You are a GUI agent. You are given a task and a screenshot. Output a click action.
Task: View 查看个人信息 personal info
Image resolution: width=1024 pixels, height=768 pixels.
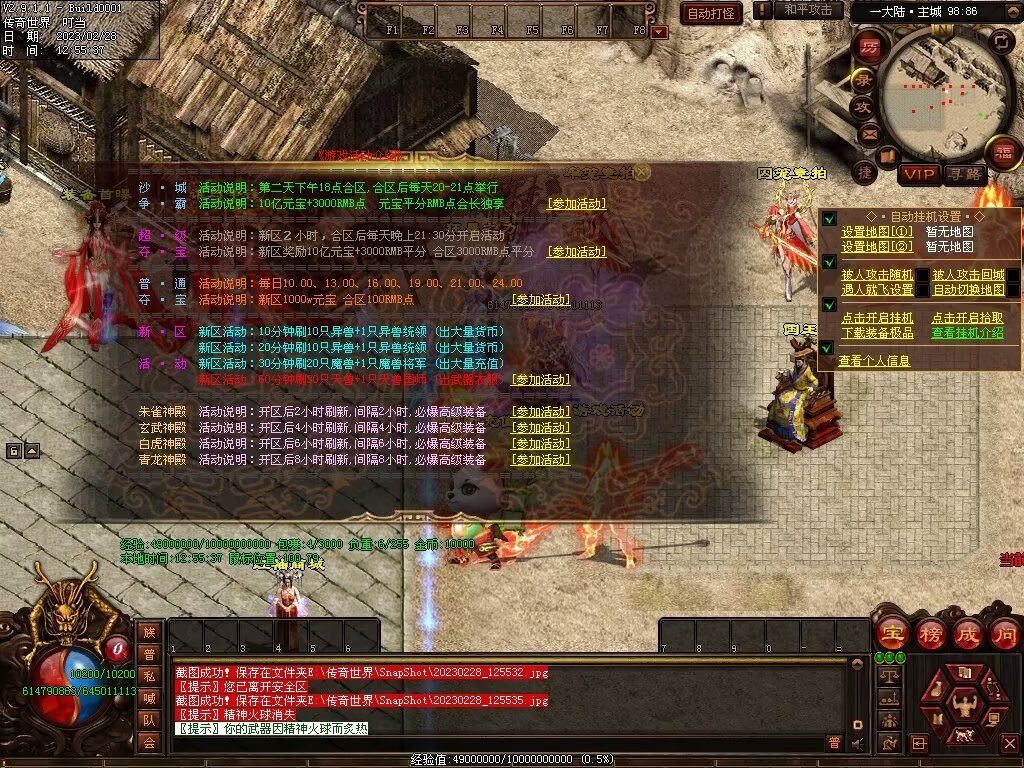coord(874,361)
